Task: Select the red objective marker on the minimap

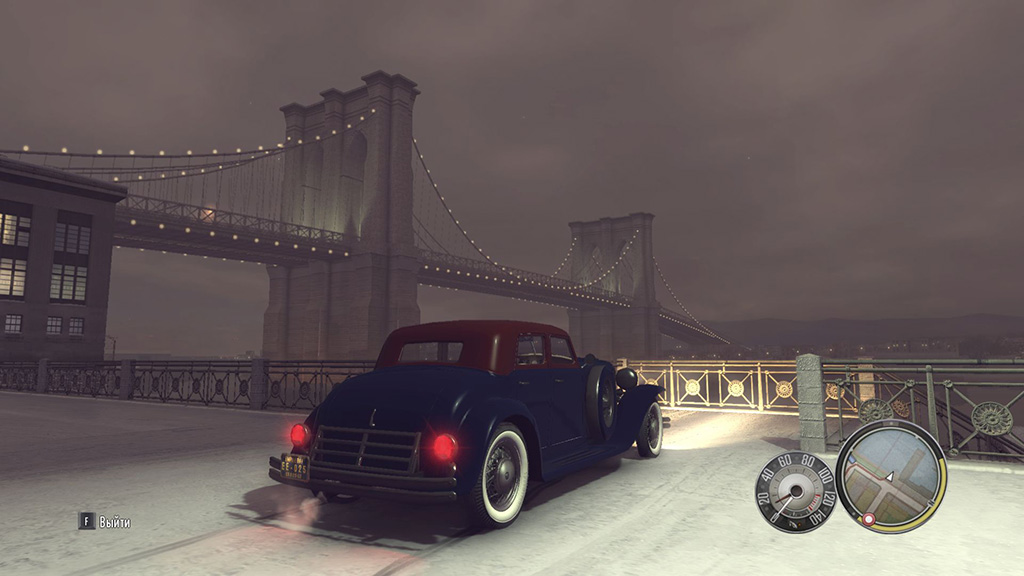Action: [x=868, y=519]
